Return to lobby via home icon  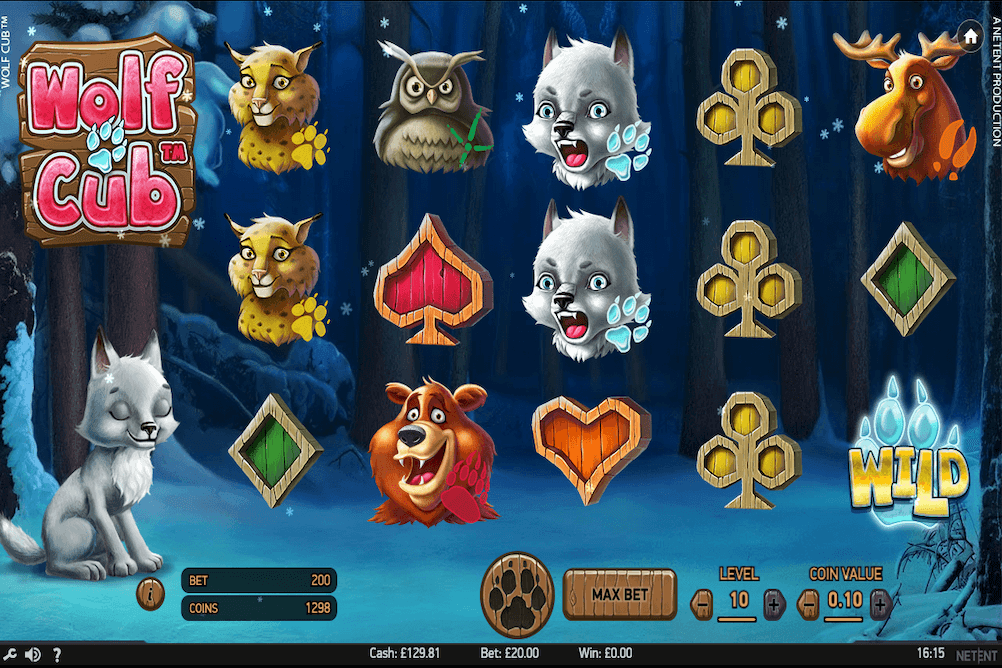coord(969,36)
